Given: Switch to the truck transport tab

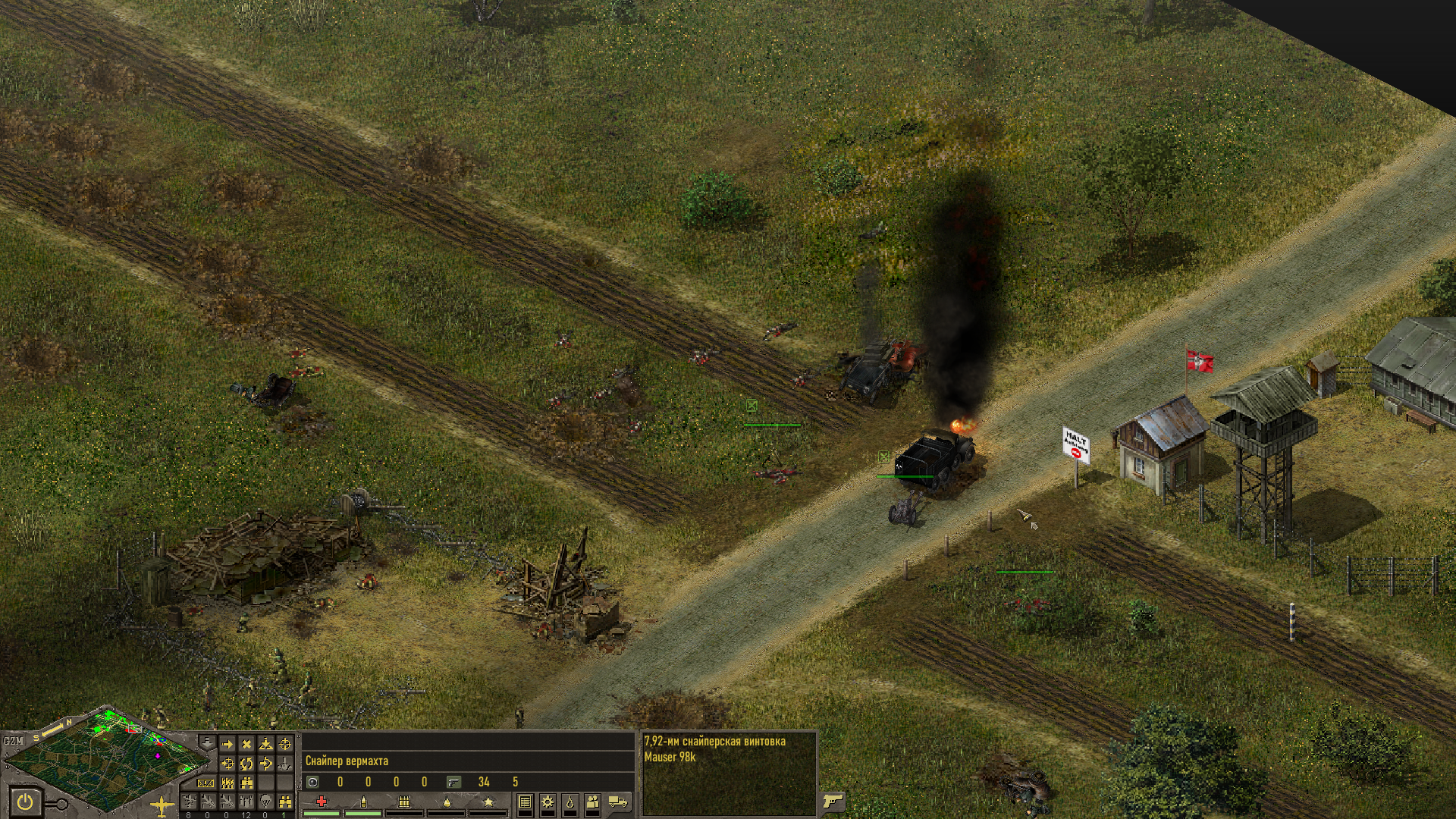Looking at the screenshot, I should click(618, 802).
